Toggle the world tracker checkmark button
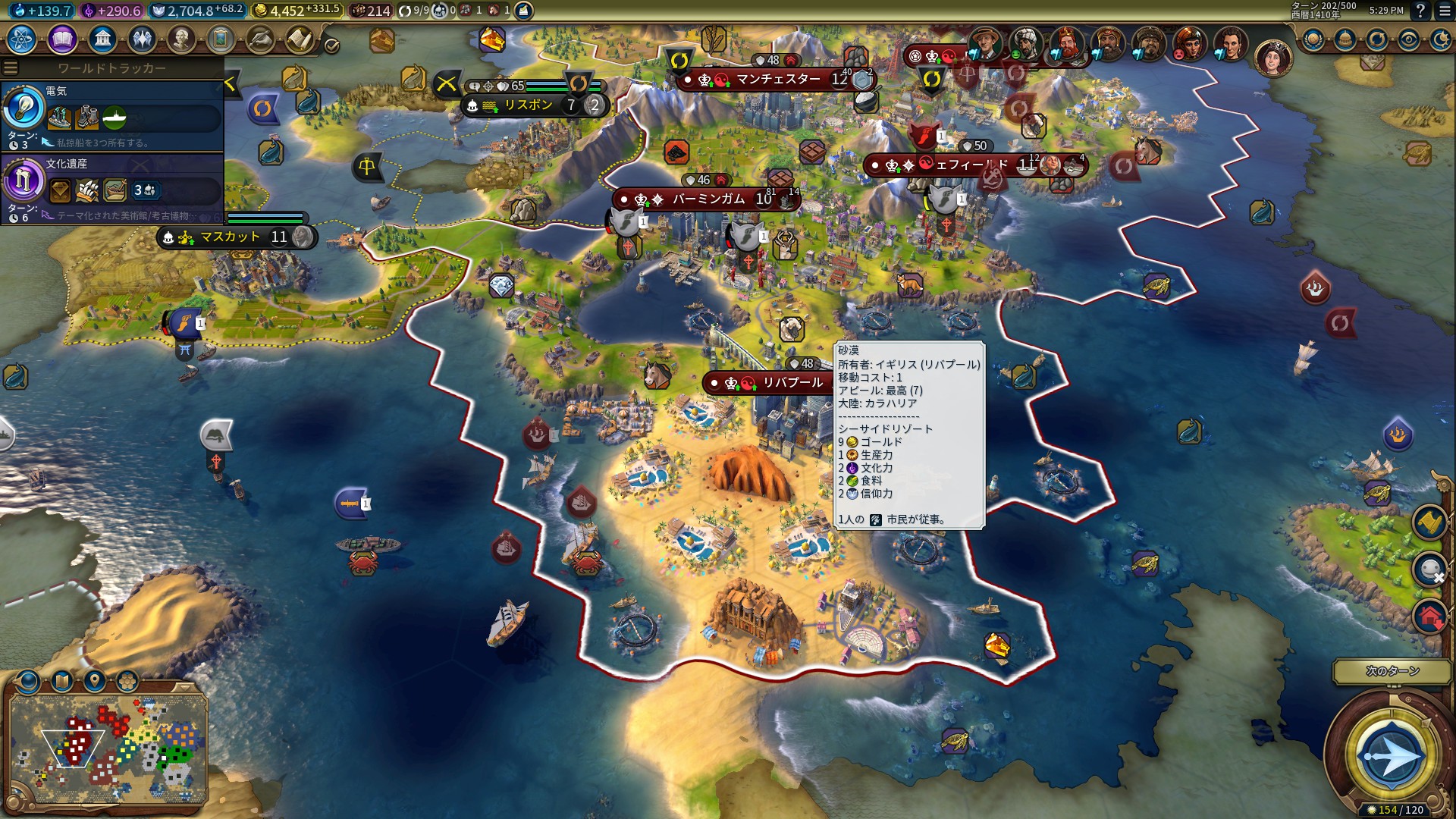The image size is (1456, 819). tap(331, 45)
